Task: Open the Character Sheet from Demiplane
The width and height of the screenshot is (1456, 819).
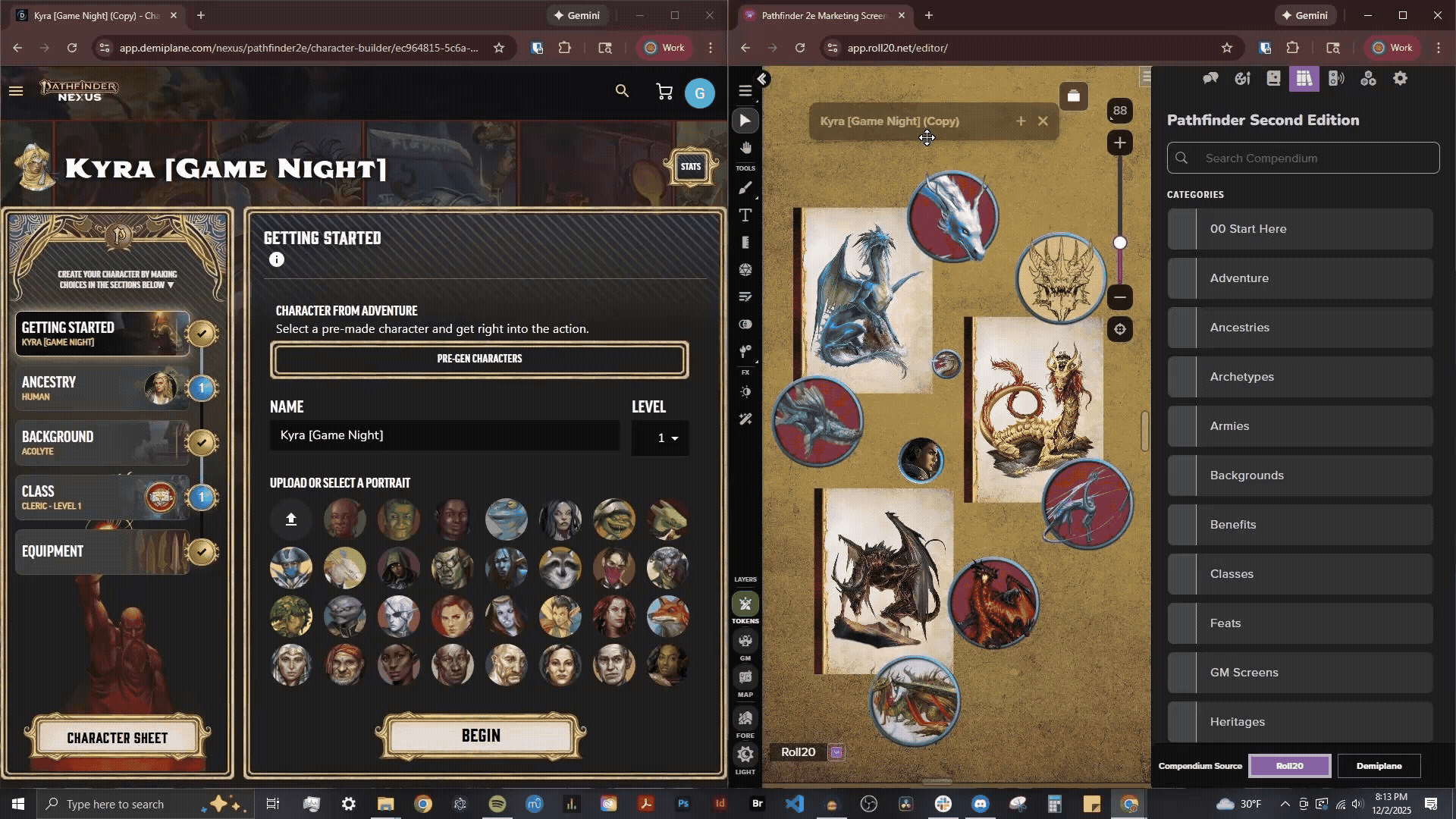Action: [118, 737]
